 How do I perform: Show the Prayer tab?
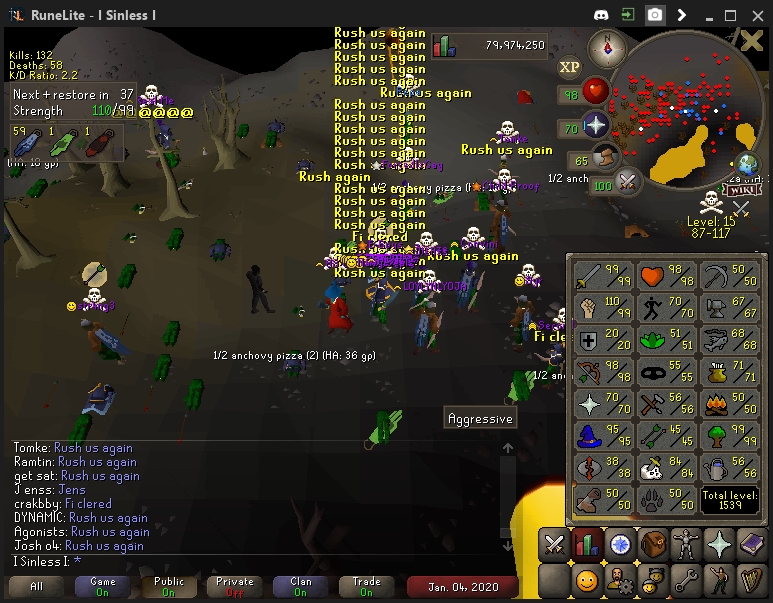[x=718, y=545]
